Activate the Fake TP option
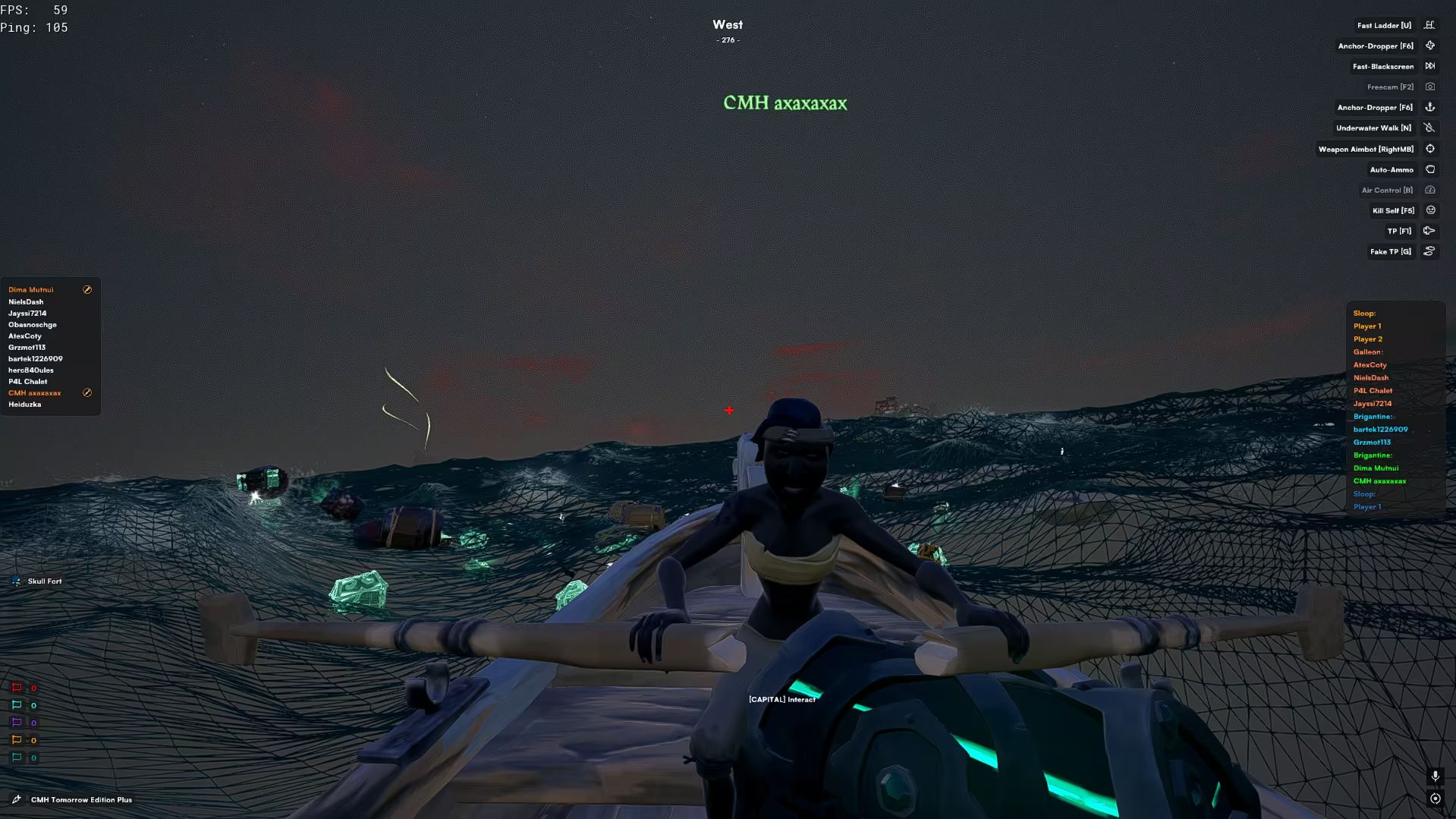1456x819 pixels. [1390, 252]
